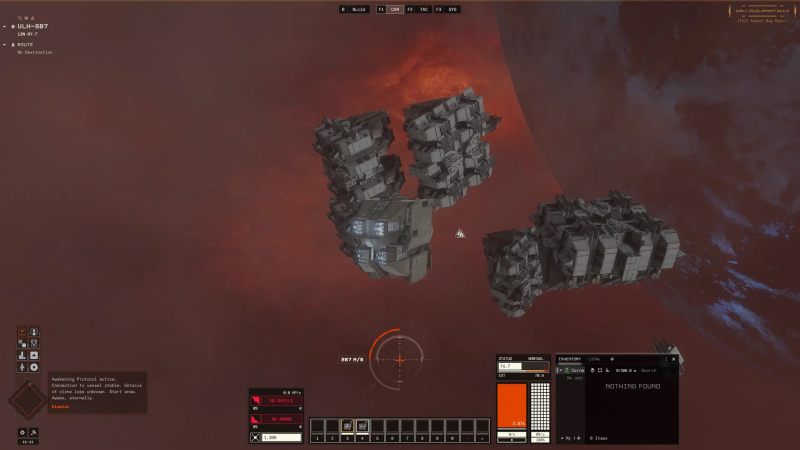
Task: Select the module in hotbar slot 4
Action: [363, 426]
